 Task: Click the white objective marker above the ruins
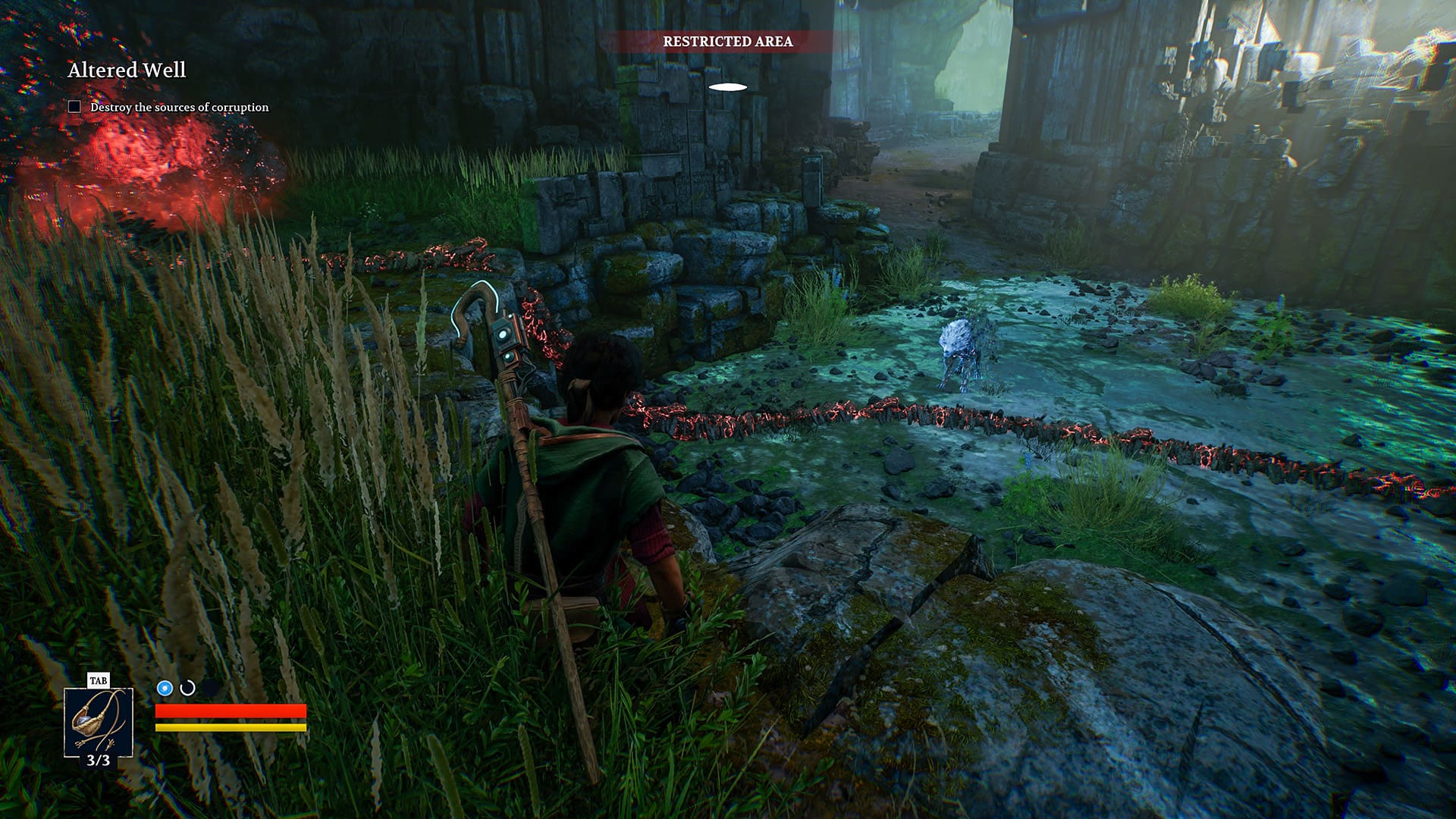[728, 86]
